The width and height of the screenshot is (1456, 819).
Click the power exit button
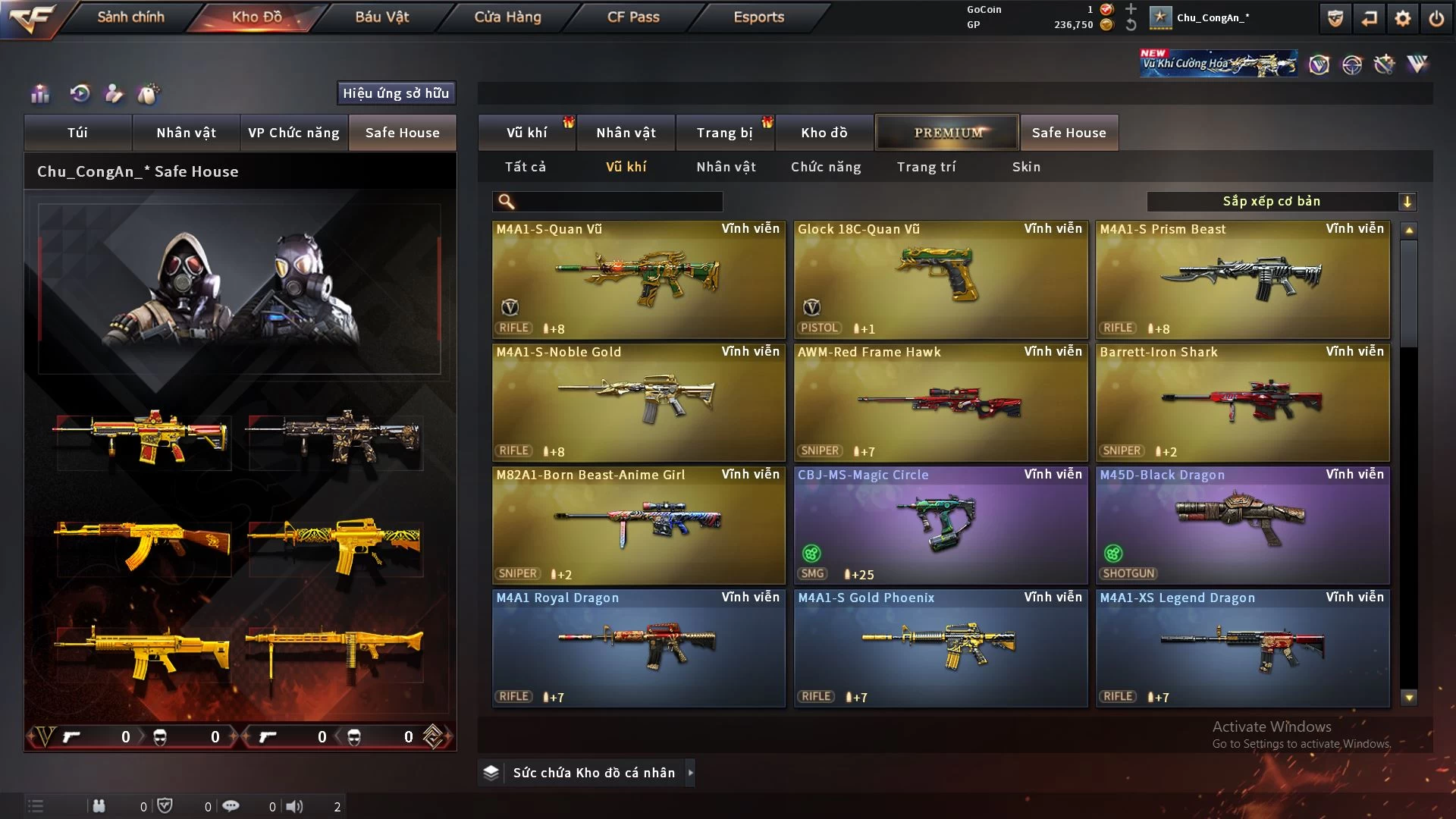(x=1436, y=18)
